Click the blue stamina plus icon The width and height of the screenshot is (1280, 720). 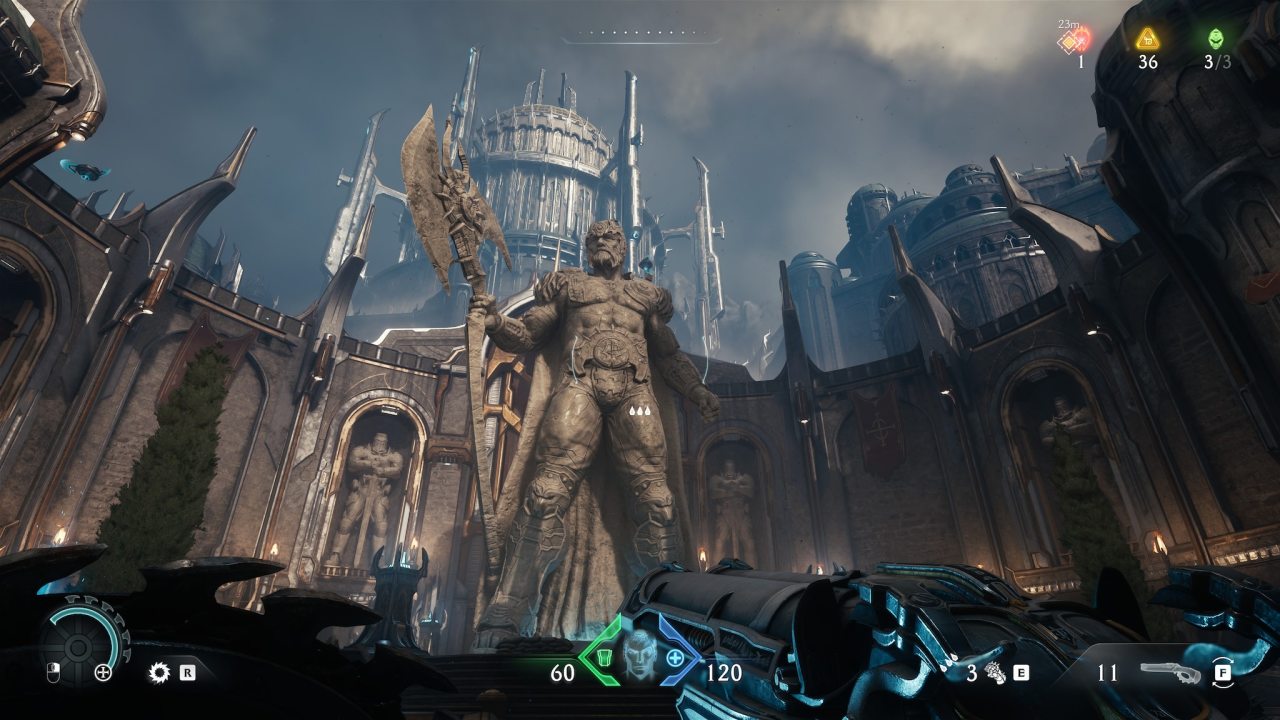[676, 657]
